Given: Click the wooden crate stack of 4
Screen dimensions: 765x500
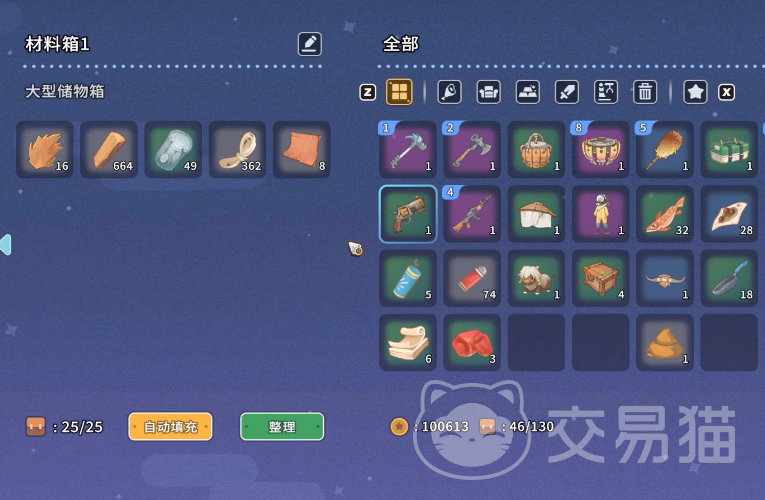Looking at the screenshot, I should [x=601, y=278].
